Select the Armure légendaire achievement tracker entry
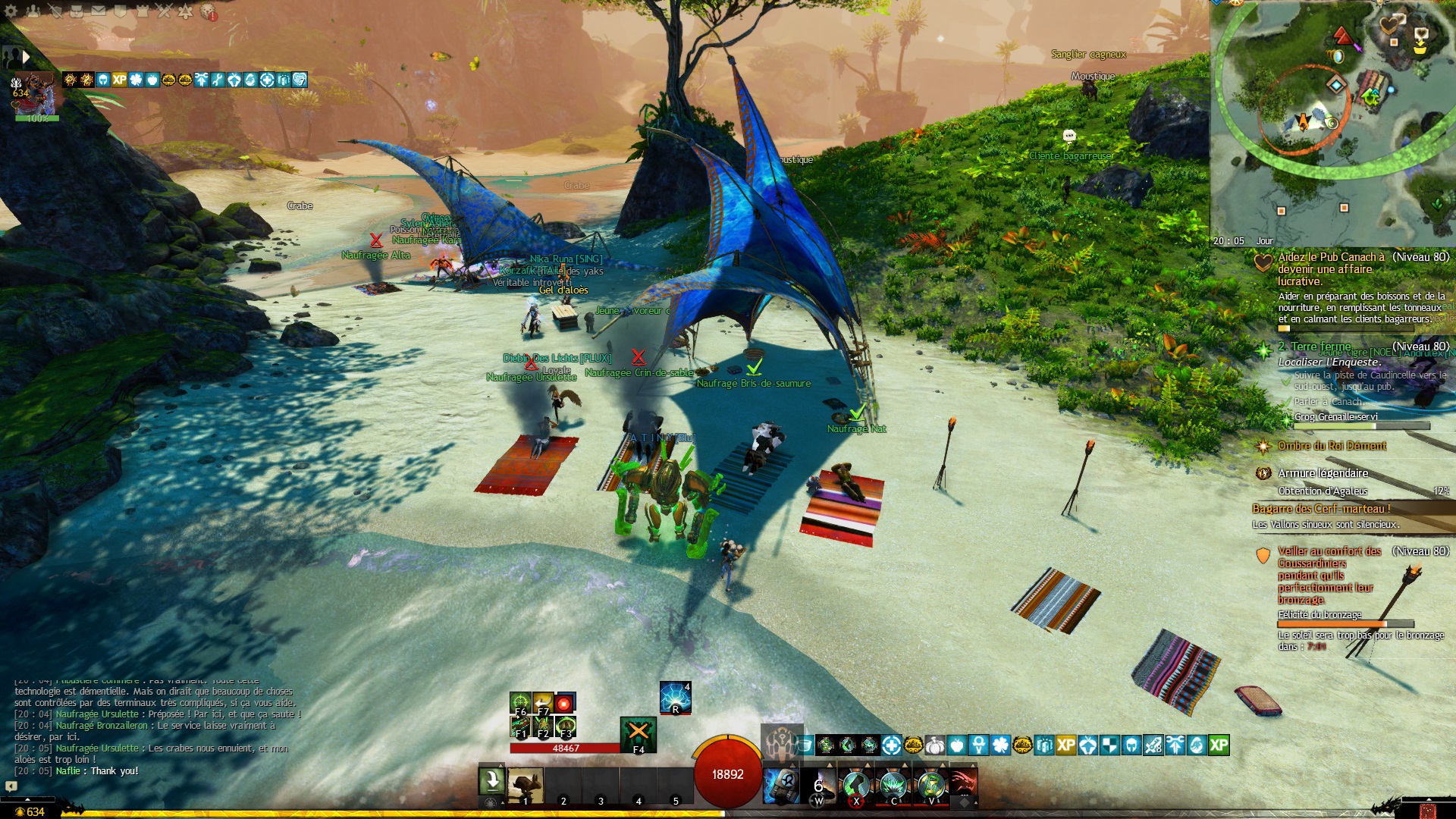Viewport: 1456px width, 819px height. [1323, 473]
